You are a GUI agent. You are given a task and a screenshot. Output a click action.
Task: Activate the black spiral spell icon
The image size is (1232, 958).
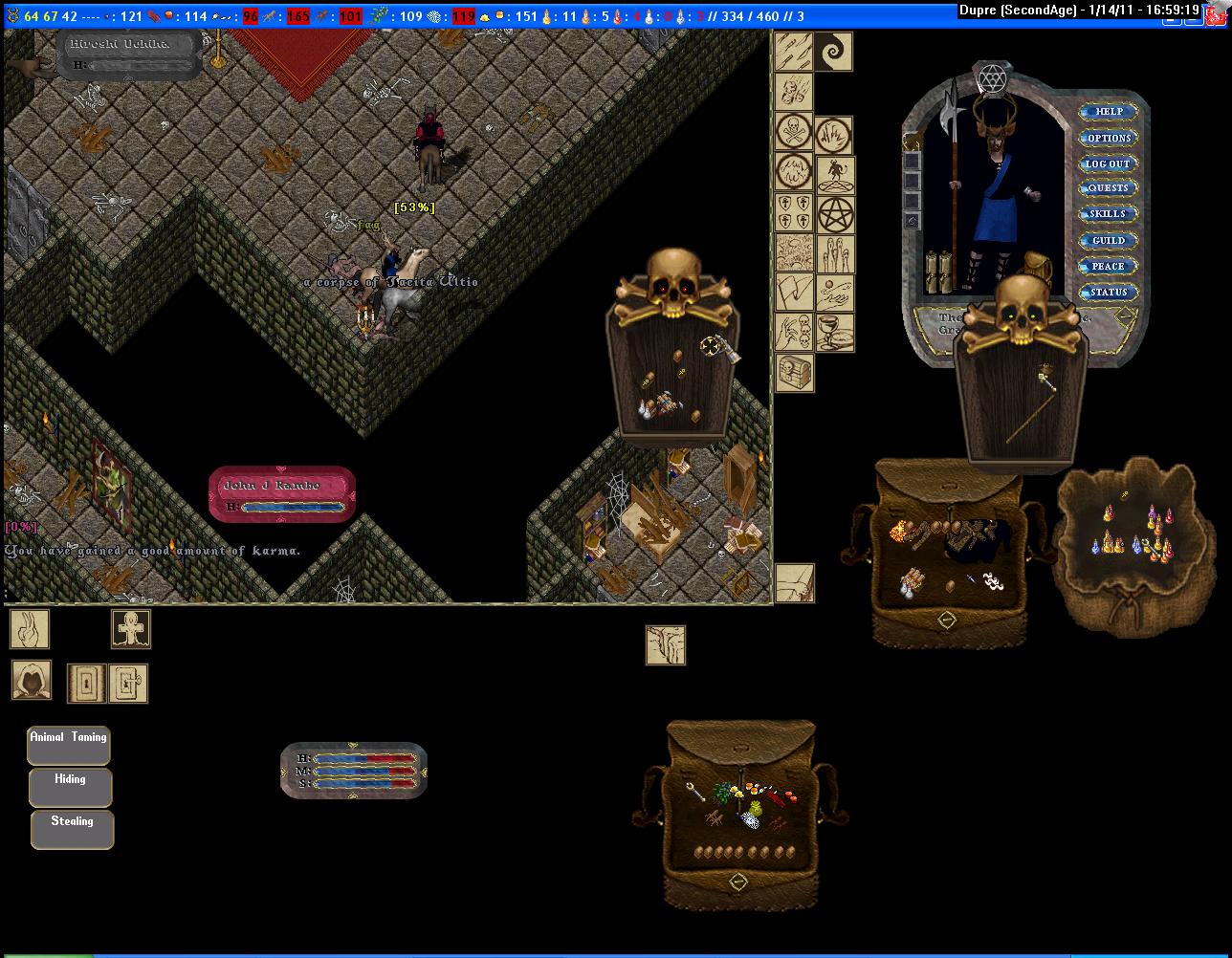pyautogui.click(x=834, y=52)
